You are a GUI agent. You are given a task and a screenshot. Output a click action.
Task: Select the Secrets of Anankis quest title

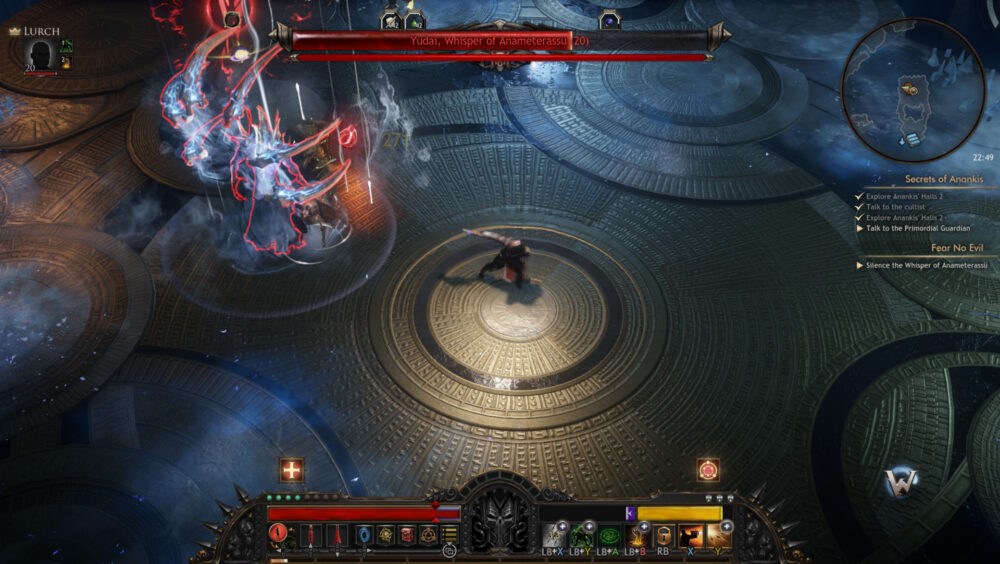click(x=944, y=179)
